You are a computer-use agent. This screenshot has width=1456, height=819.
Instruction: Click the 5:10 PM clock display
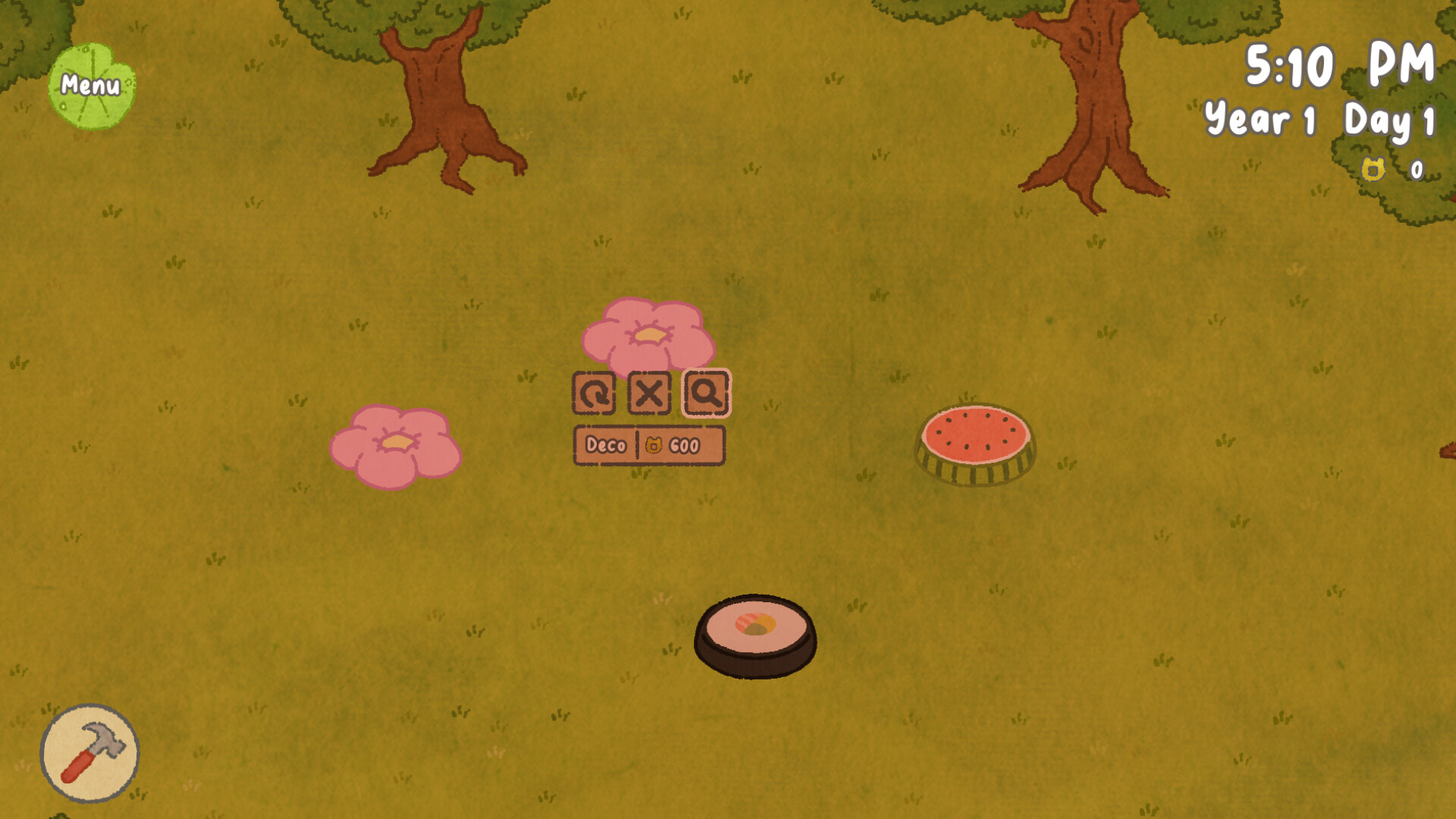click(x=1338, y=64)
